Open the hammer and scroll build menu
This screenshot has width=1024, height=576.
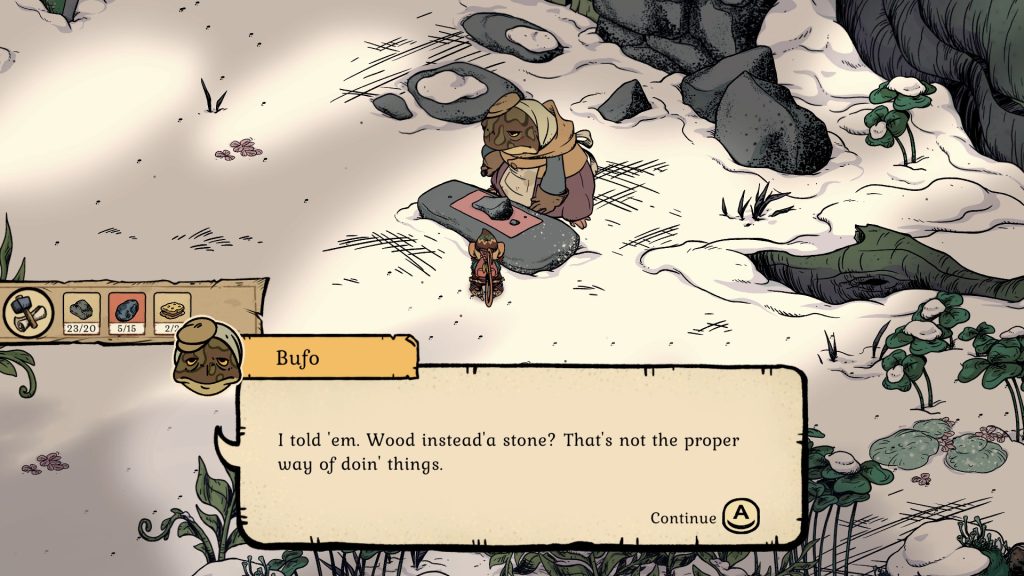point(23,311)
